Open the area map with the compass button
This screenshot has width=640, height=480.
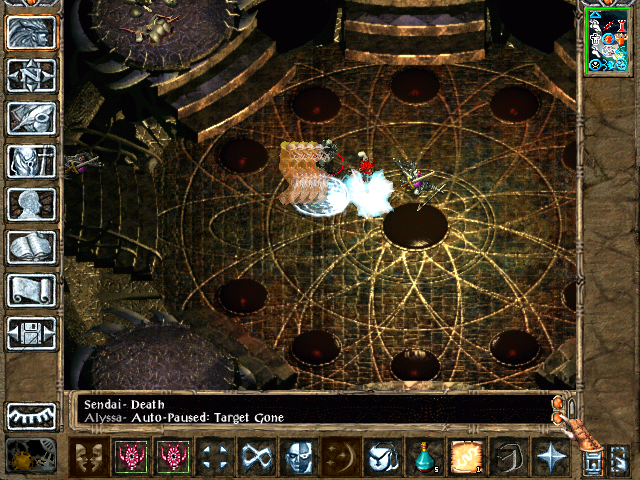32,75
